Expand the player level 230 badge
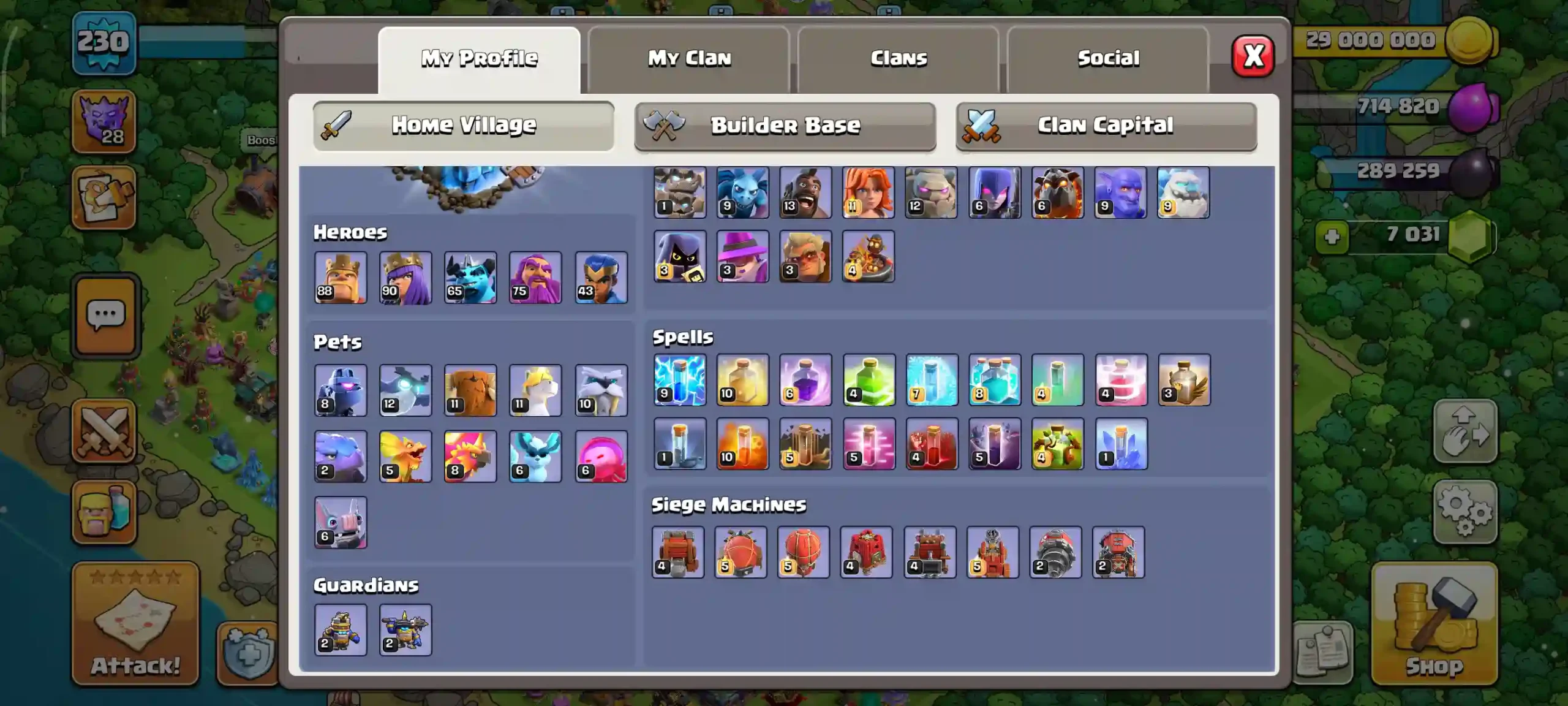The height and width of the screenshot is (706, 1568). [x=103, y=43]
